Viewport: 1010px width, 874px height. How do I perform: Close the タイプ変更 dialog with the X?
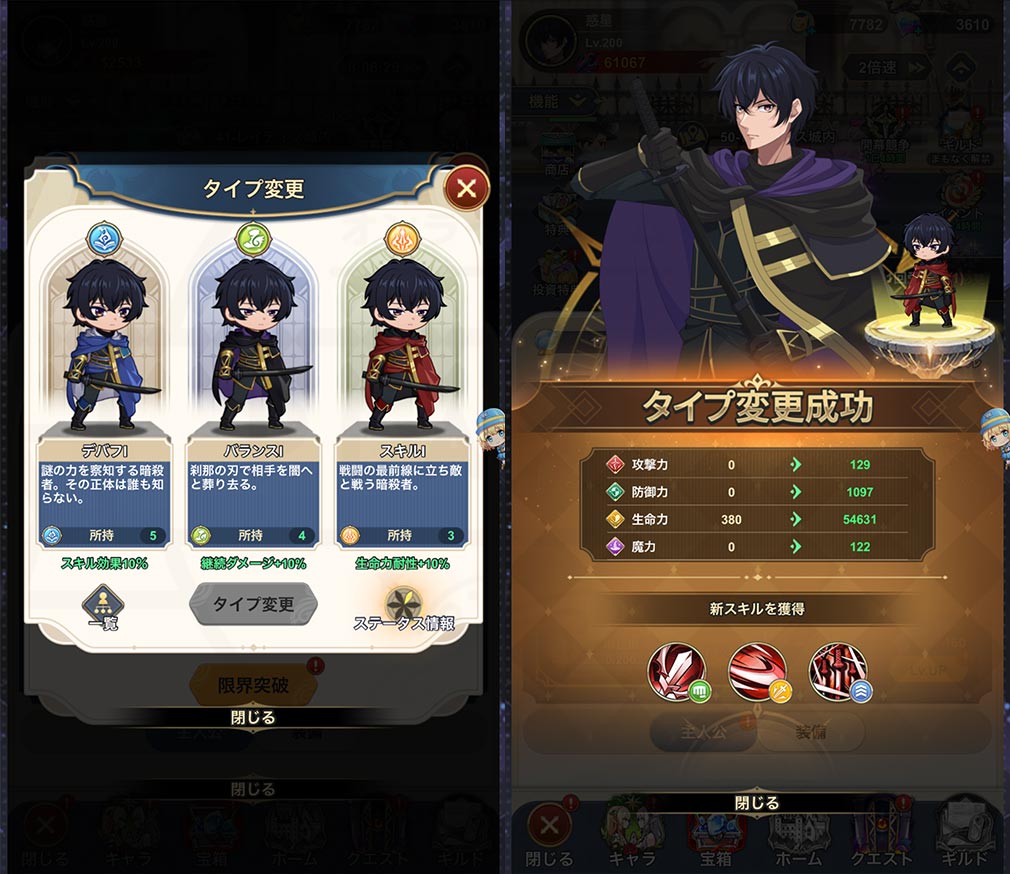pos(466,187)
